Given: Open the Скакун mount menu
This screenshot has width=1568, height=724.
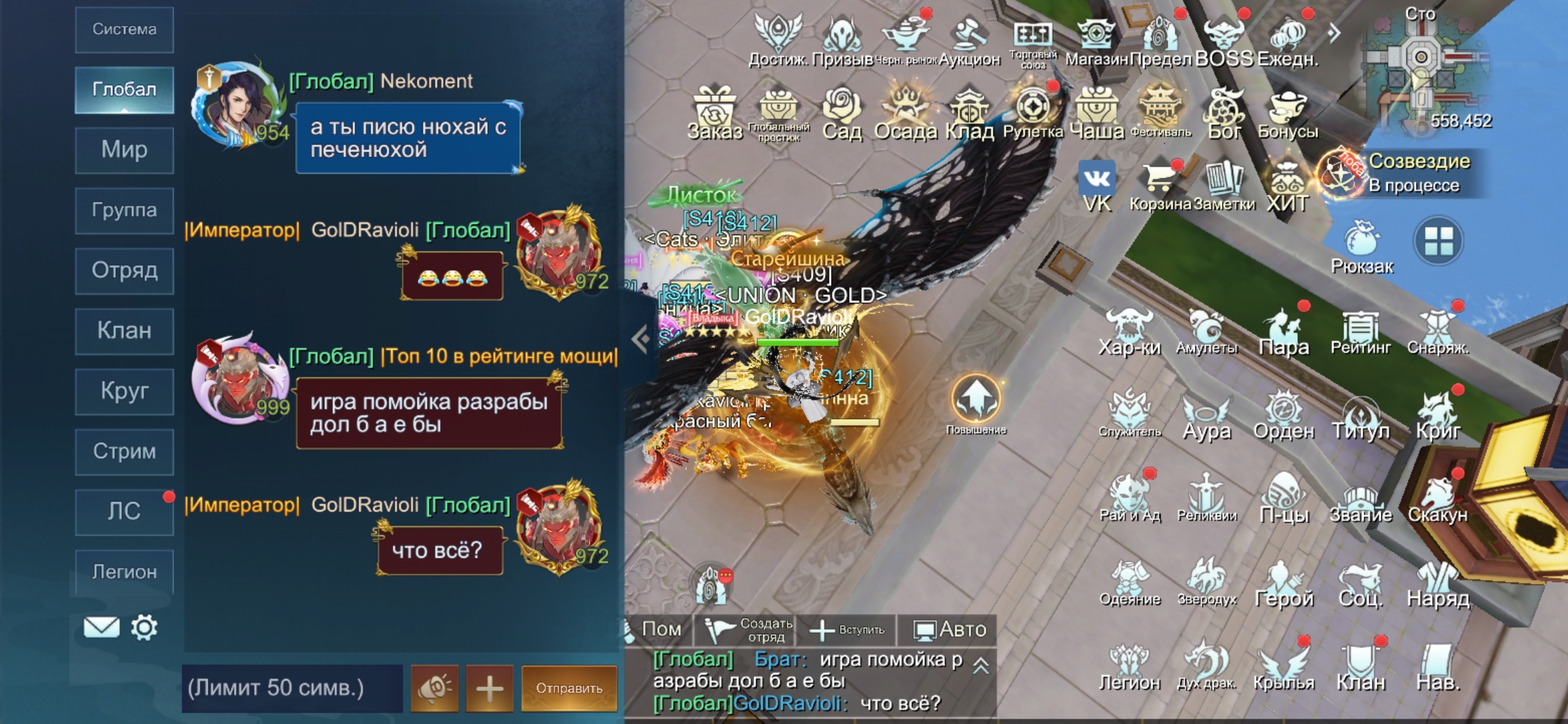Looking at the screenshot, I should tap(1437, 499).
